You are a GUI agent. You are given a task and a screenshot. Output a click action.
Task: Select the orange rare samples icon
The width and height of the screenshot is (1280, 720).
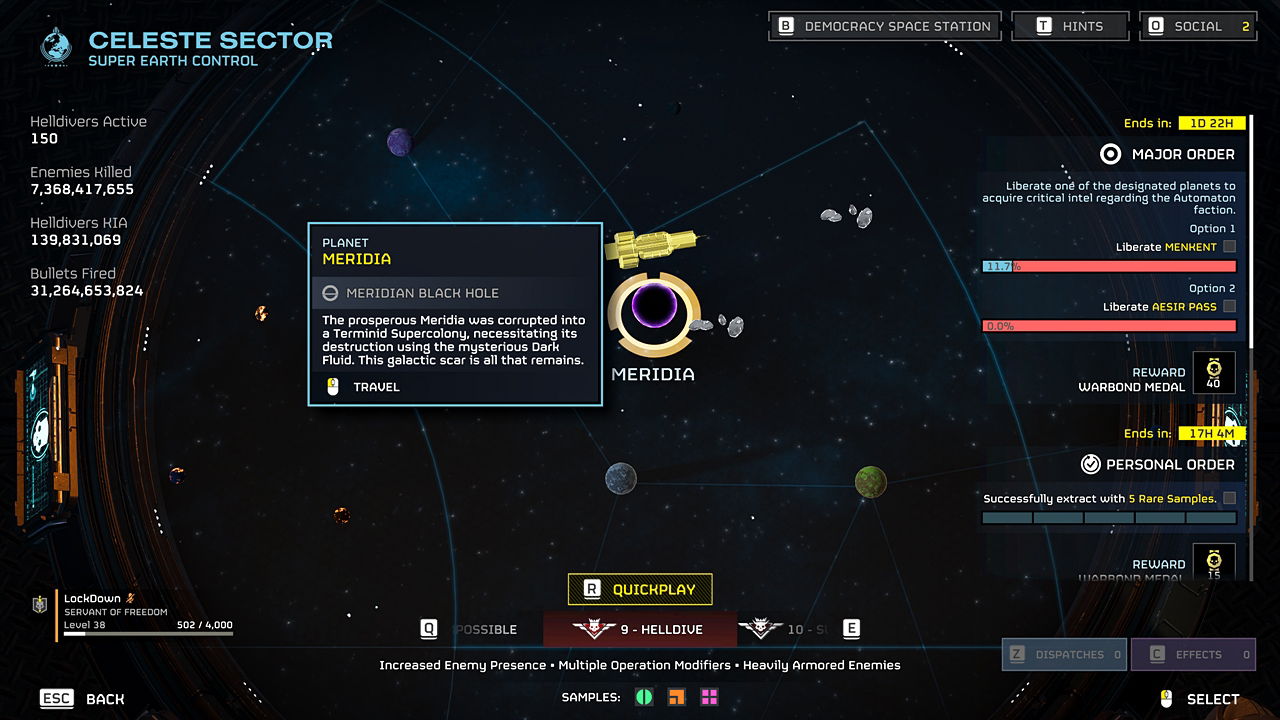click(677, 697)
